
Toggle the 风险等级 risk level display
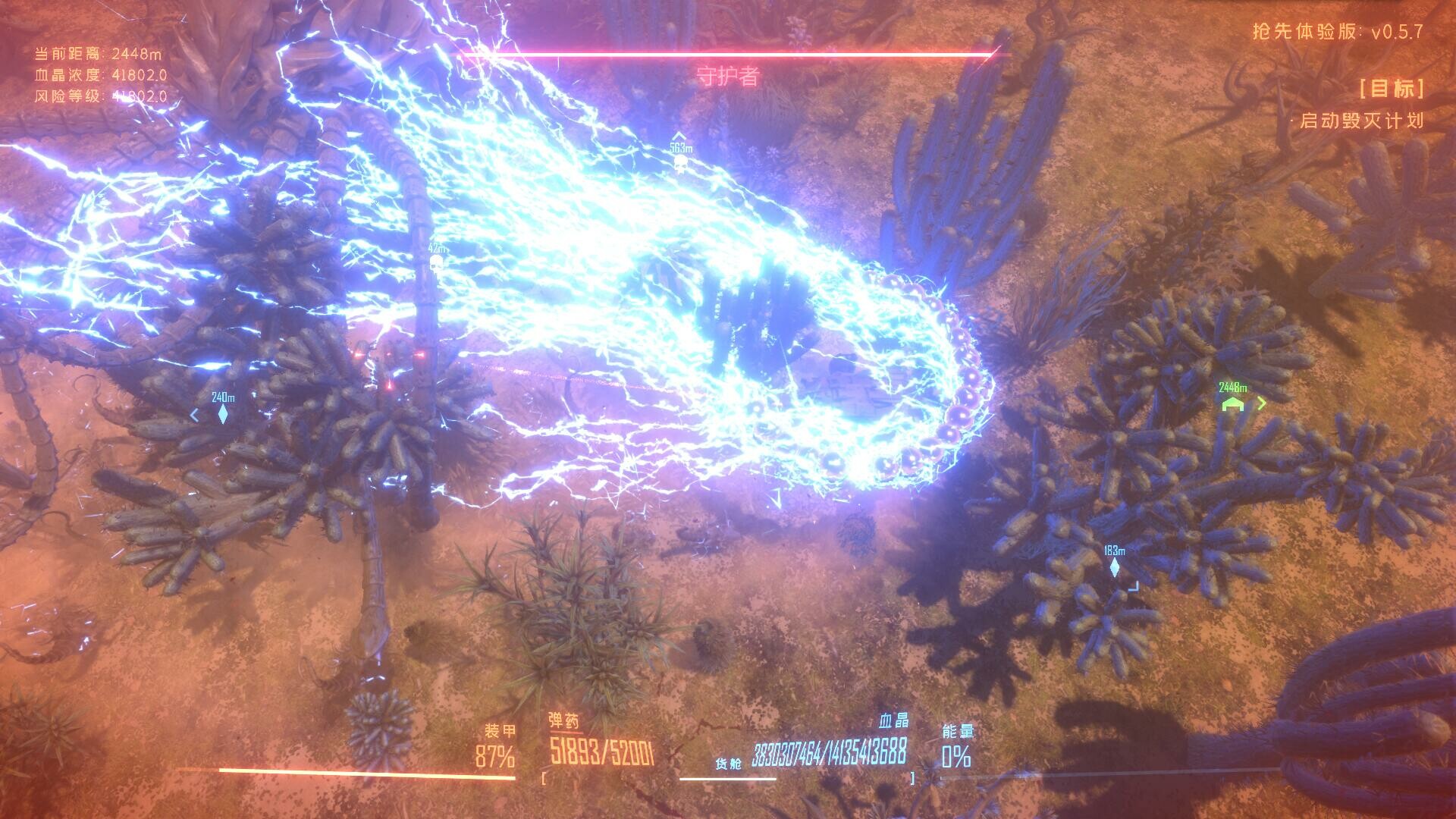99,96
